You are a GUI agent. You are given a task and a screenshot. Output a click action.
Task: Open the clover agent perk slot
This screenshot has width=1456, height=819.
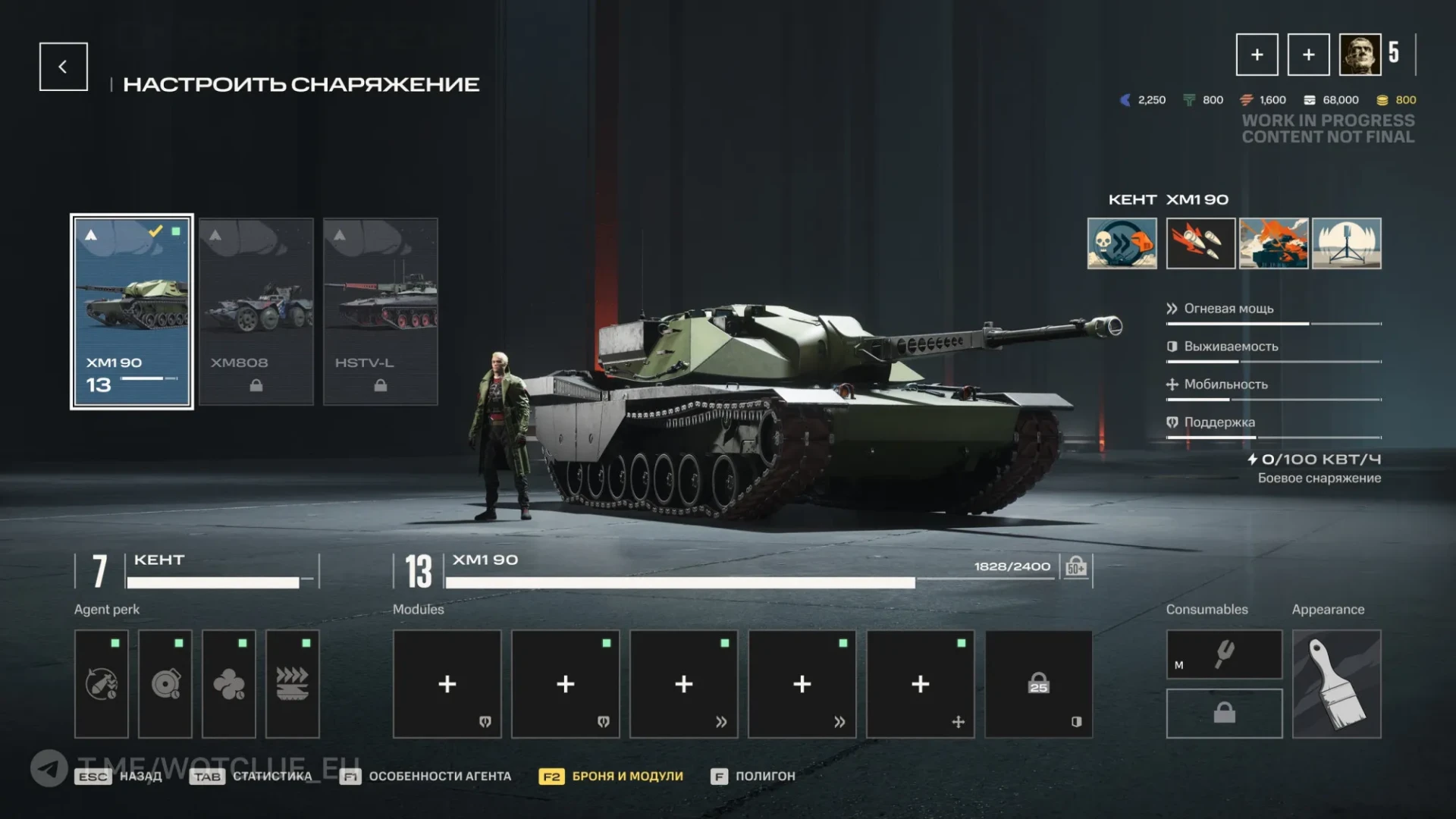pyautogui.click(x=229, y=684)
